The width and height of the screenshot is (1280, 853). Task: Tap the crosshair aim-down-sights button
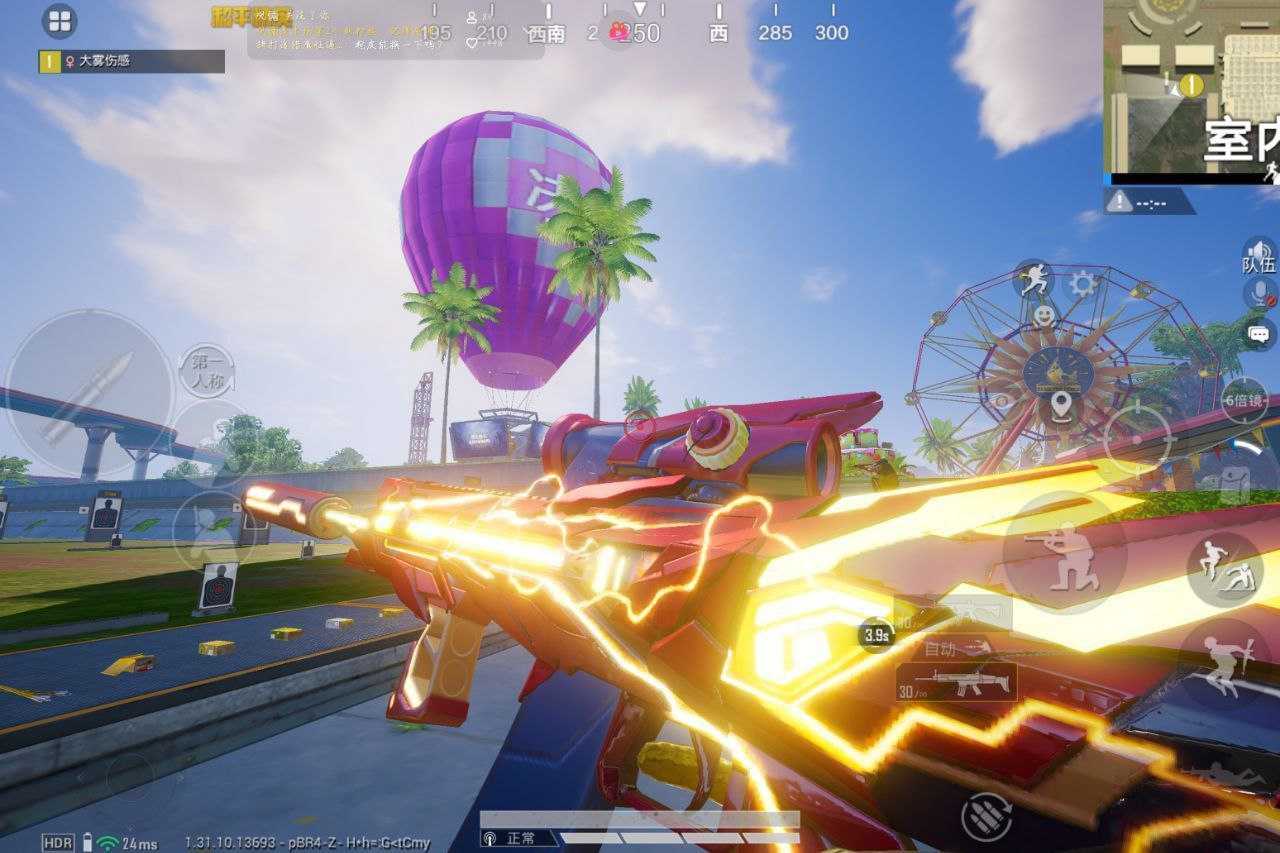[1137, 438]
